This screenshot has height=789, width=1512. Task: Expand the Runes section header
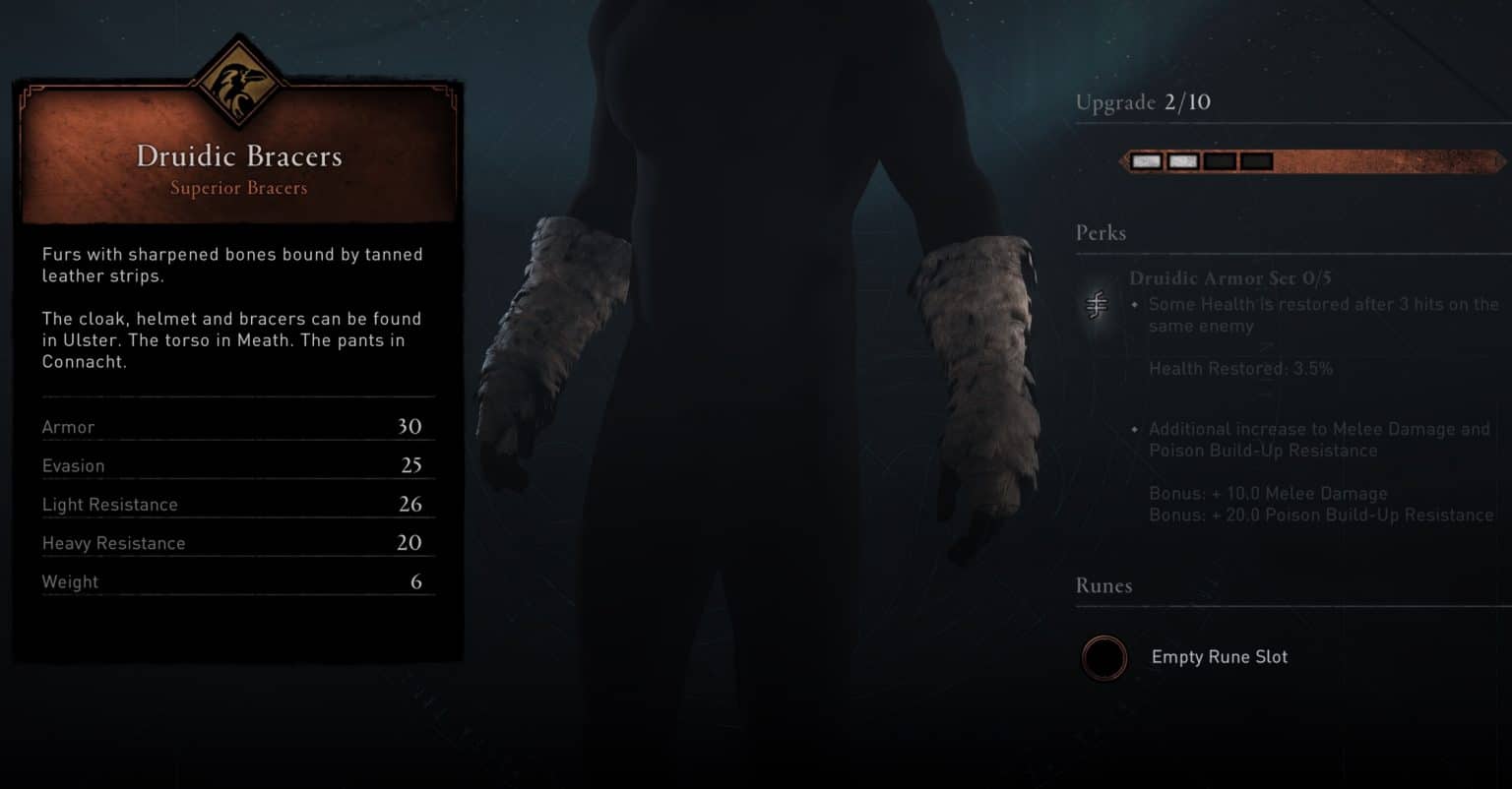click(1104, 585)
